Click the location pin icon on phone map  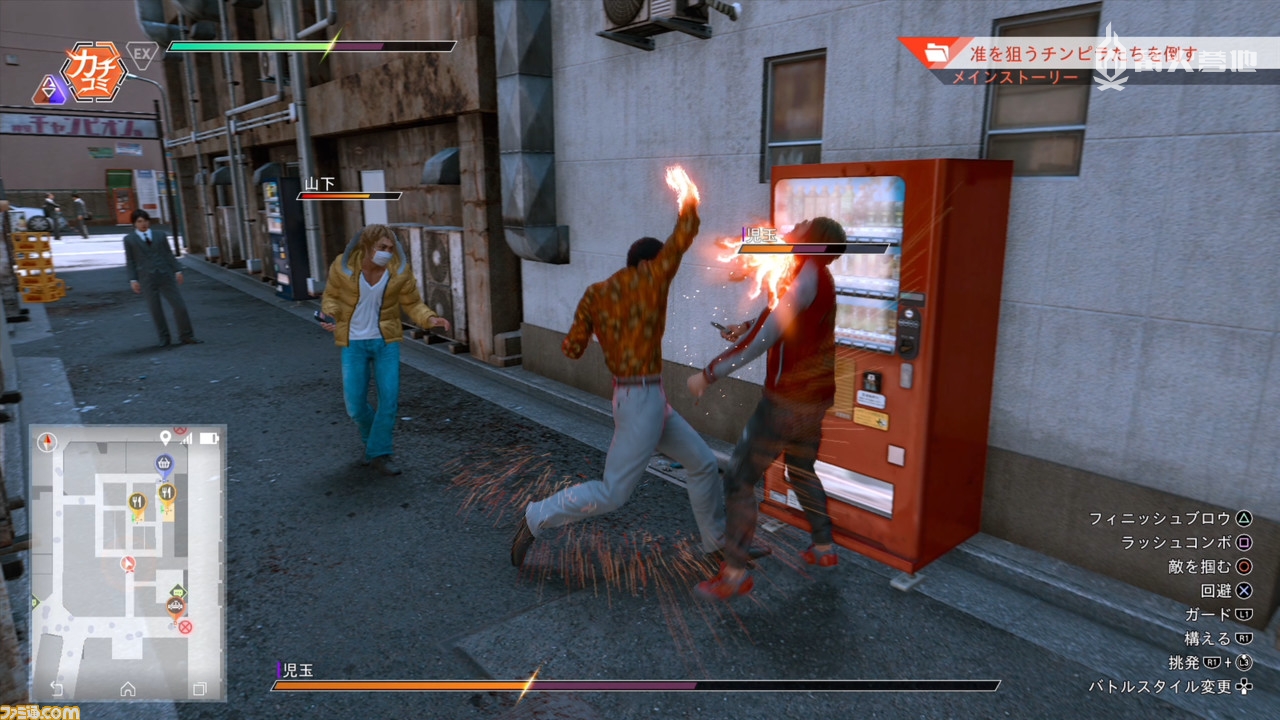(x=165, y=438)
